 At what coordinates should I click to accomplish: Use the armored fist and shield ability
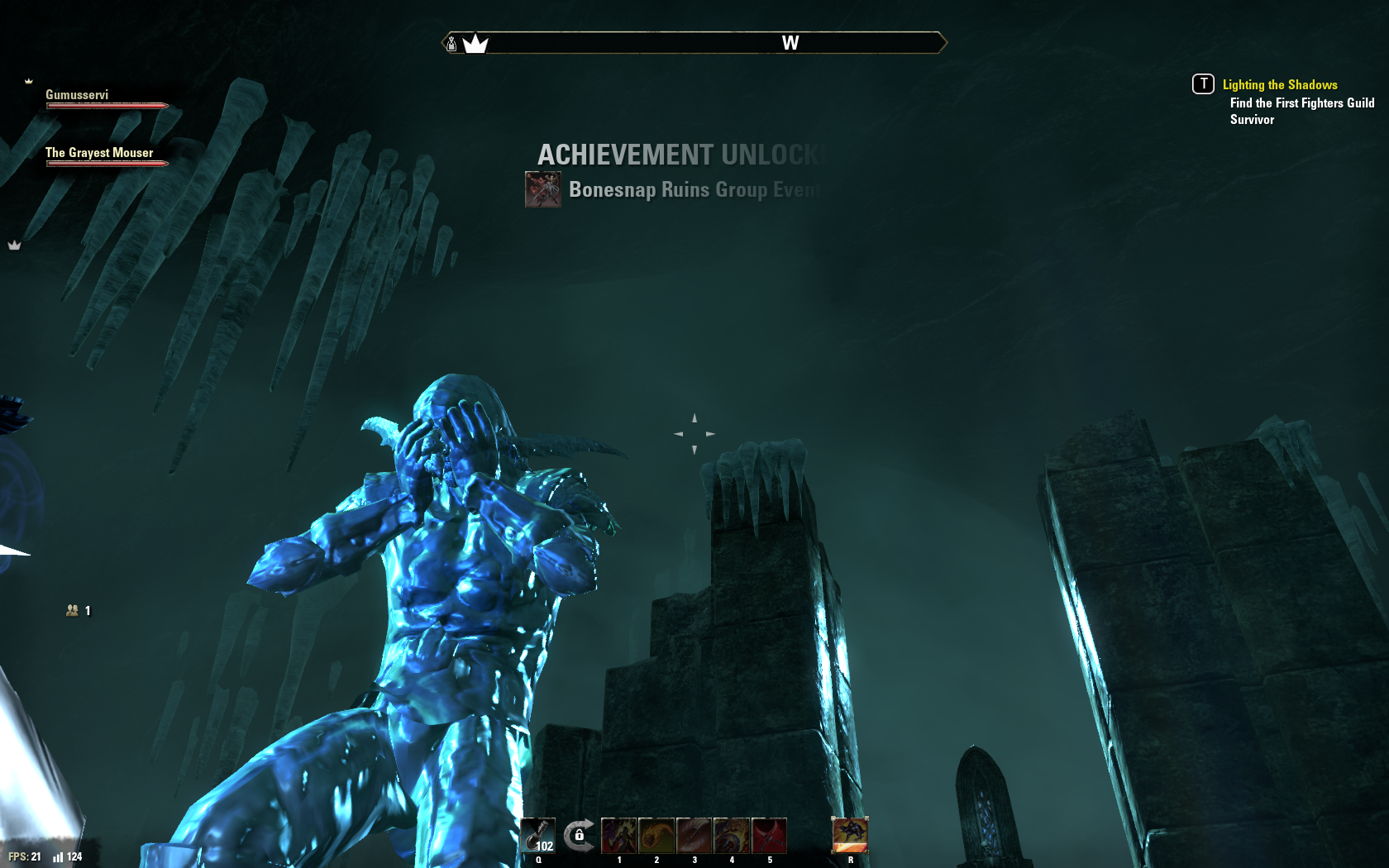(x=732, y=835)
